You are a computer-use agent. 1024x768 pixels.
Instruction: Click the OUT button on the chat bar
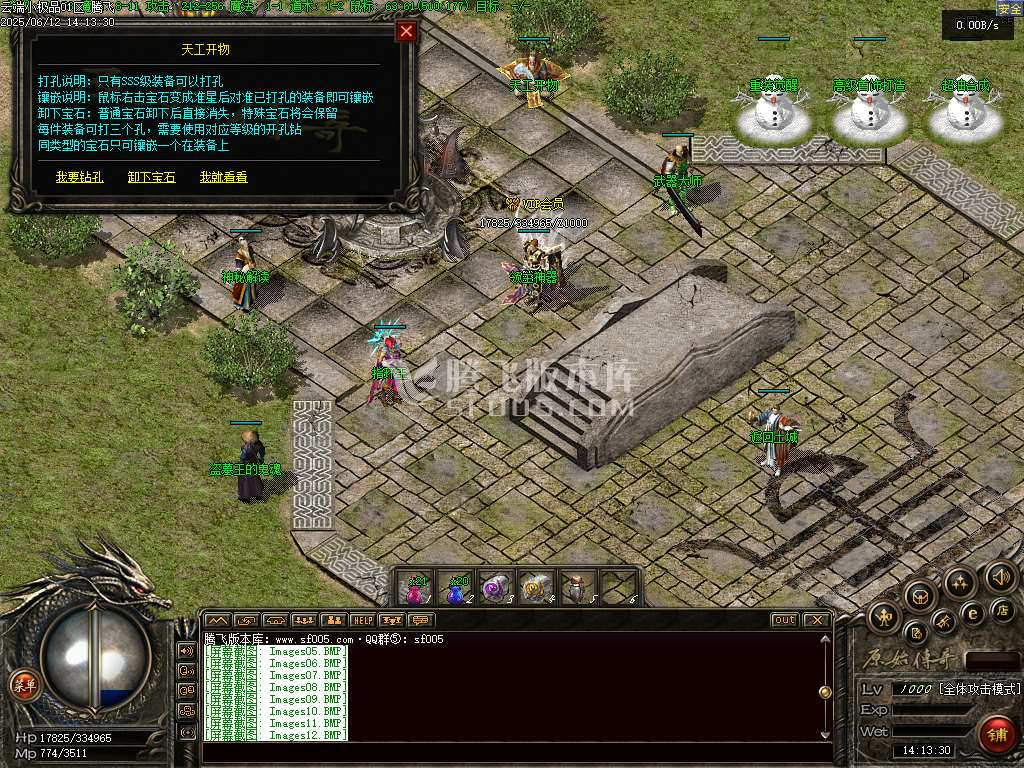[785, 620]
